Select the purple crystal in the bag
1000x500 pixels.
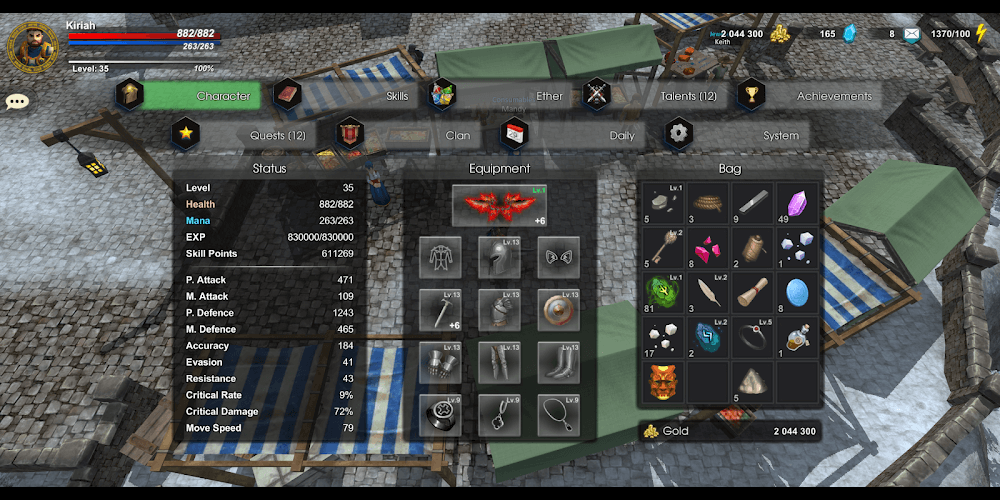pyautogui.click(x=797, y=203)
